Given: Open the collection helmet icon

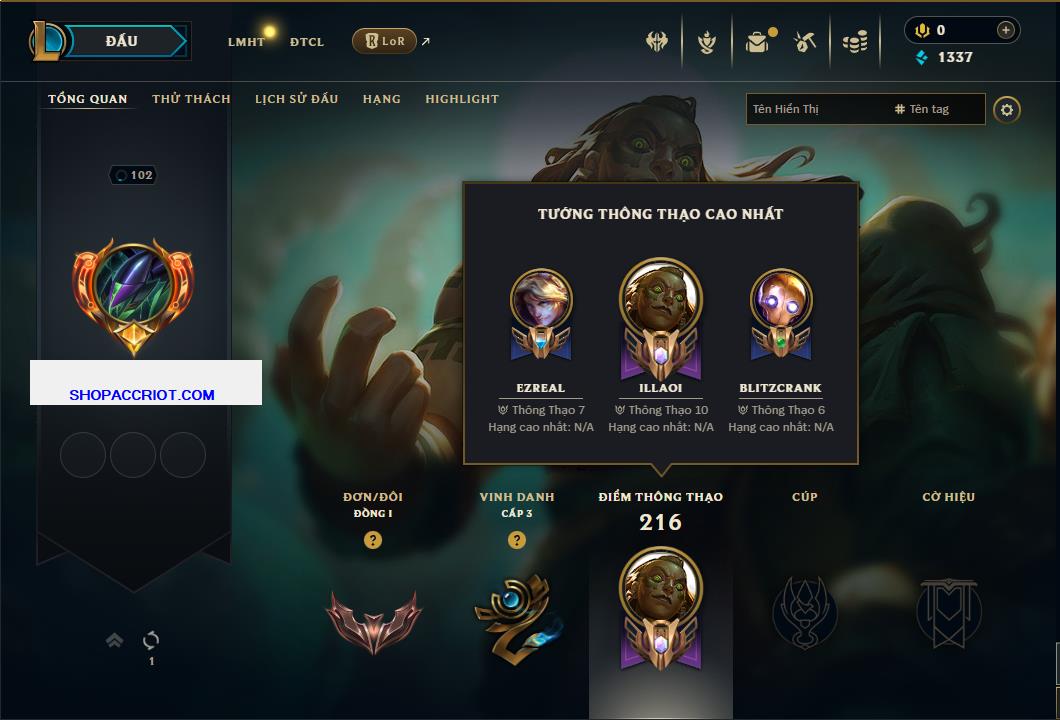Looking at the screenshot, I should coord(657,42).
